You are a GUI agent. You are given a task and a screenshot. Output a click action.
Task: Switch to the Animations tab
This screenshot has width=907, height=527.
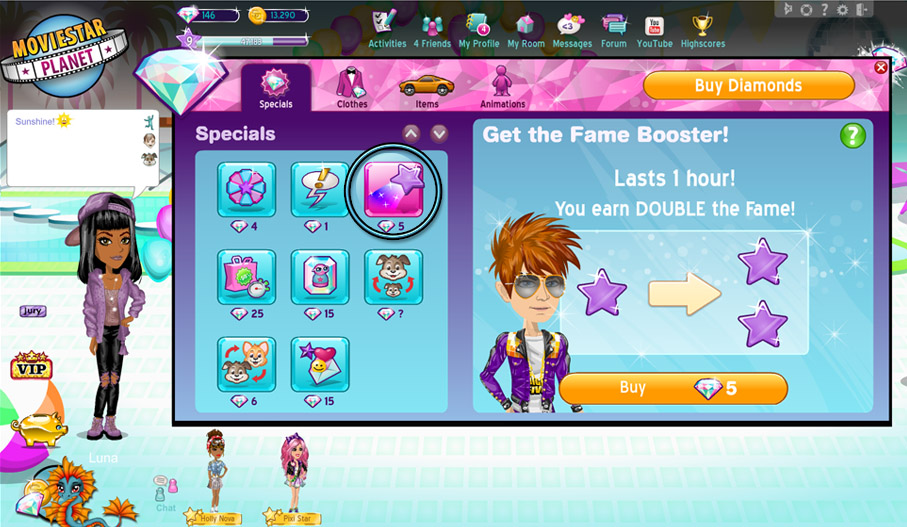(x=502, y=88)
